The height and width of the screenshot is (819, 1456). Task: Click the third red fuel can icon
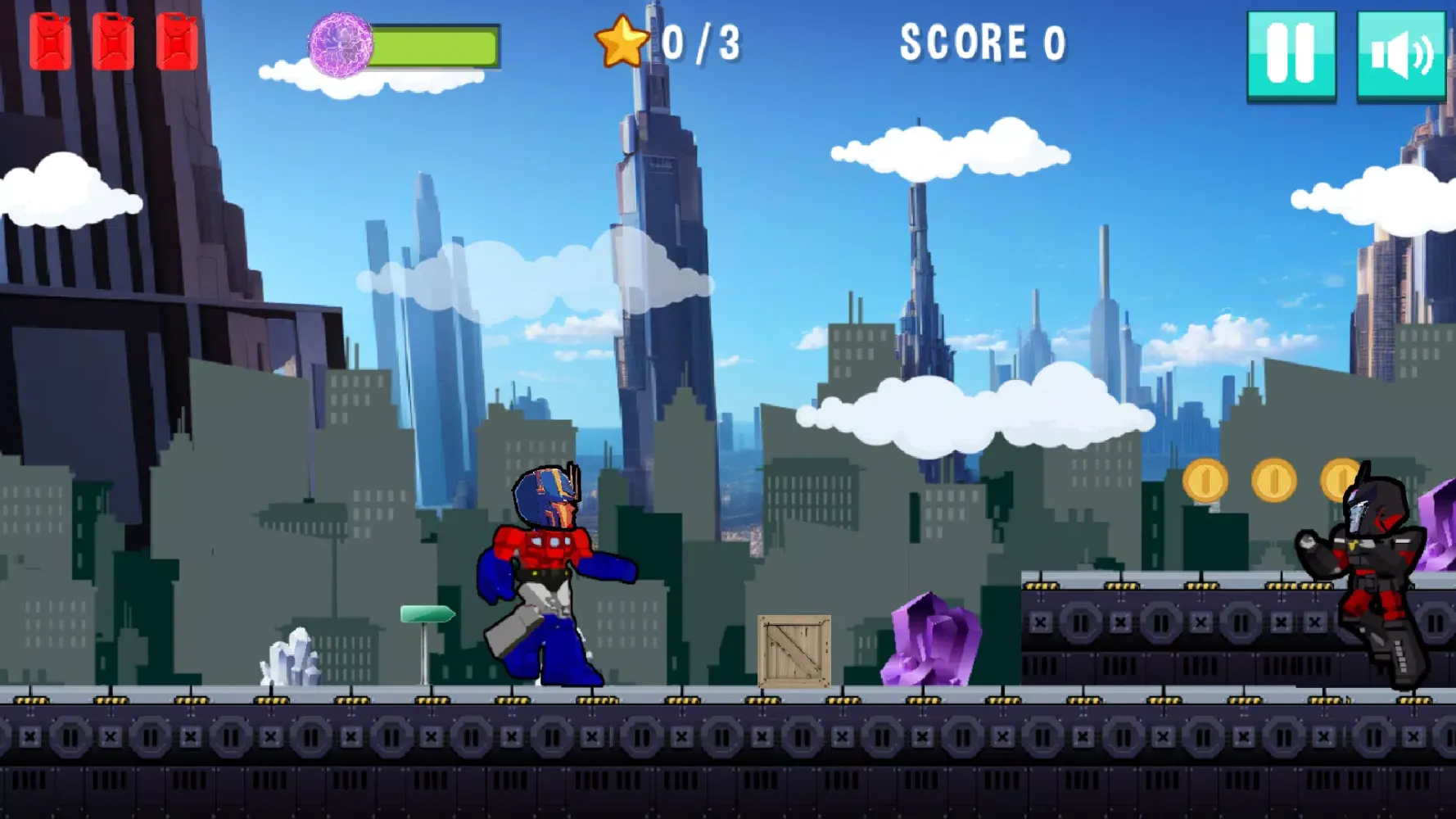click(177, 39)
